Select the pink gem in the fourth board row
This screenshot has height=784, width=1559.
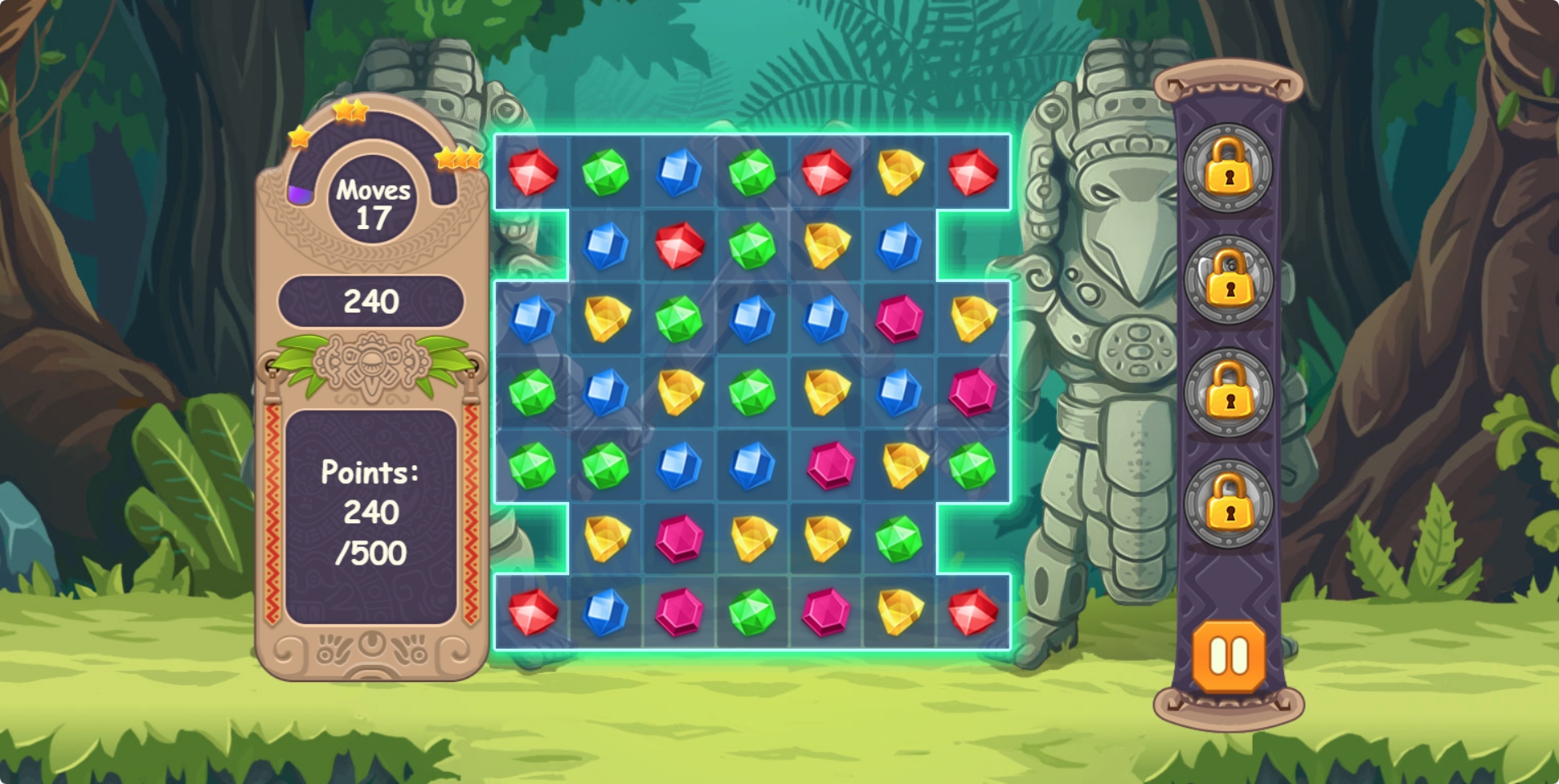tap(973, 392)
